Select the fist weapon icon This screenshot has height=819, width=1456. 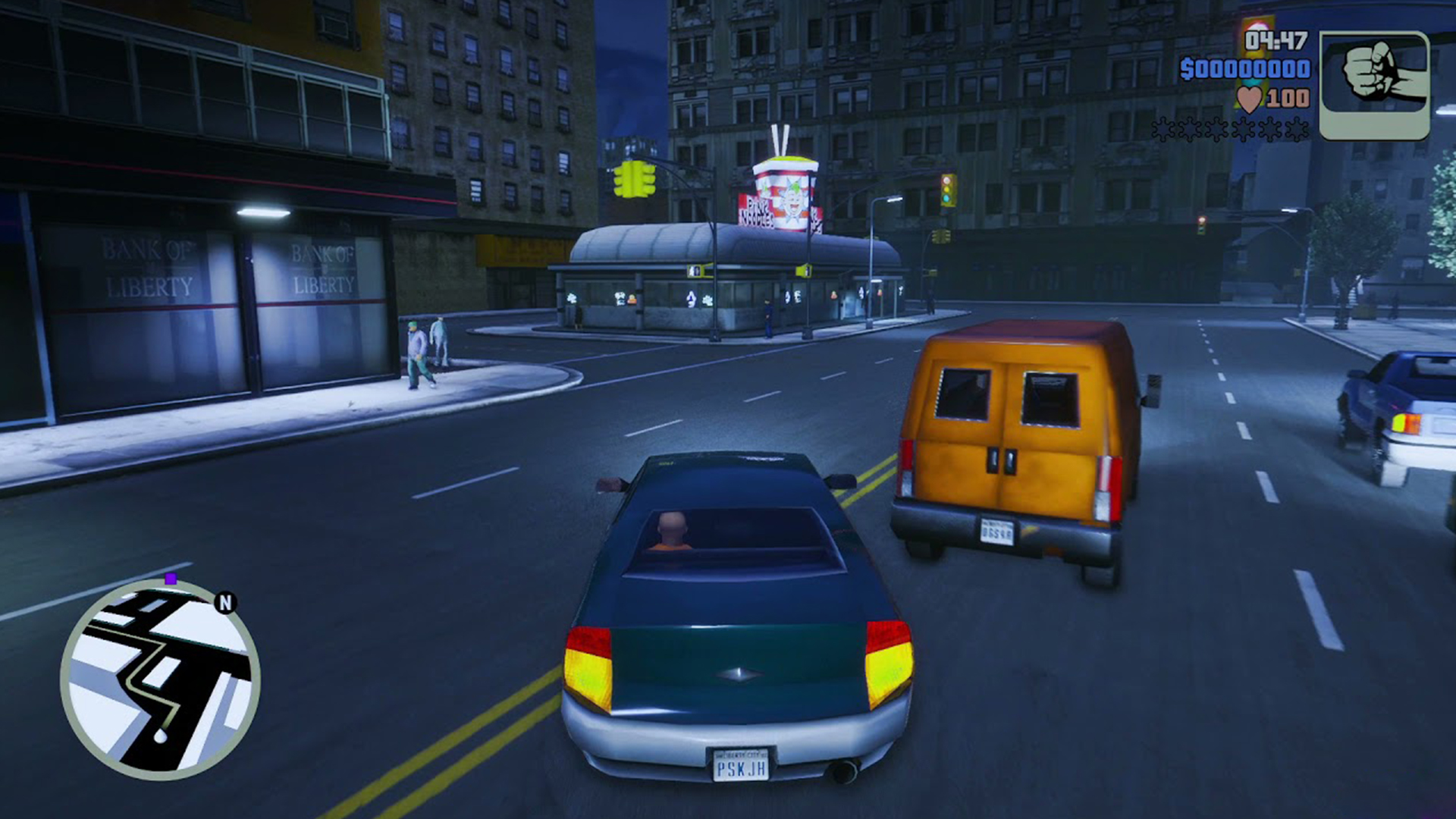point(1374,85)
